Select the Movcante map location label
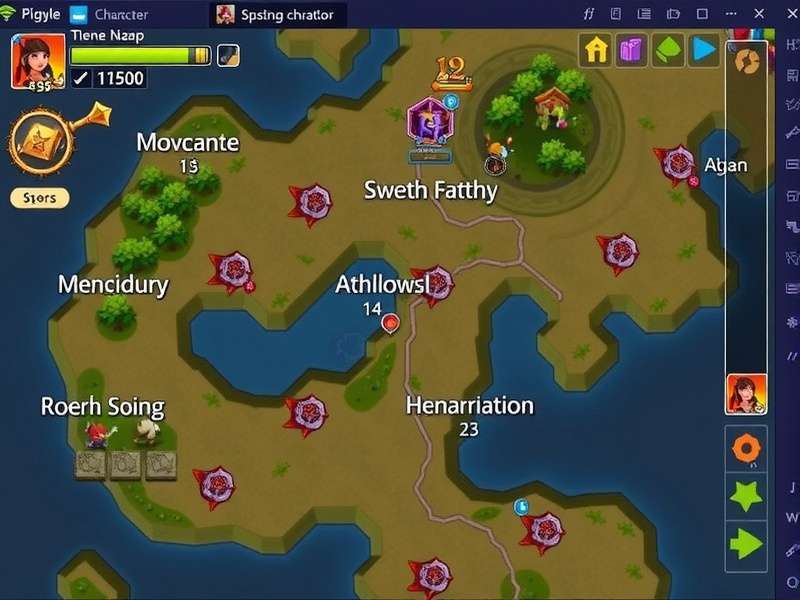 (188, 142)
